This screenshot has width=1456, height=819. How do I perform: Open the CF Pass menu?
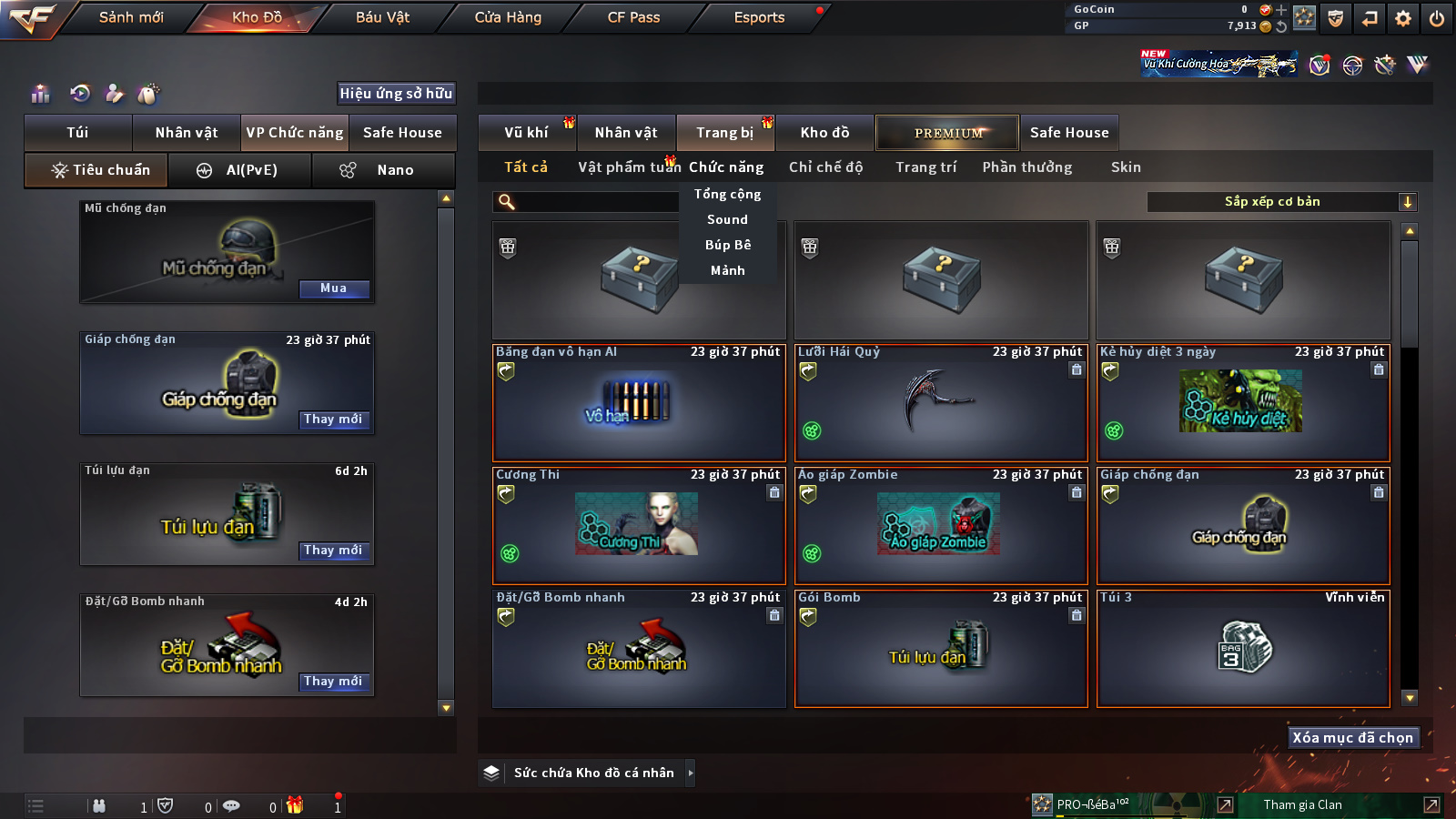[633, 17]
